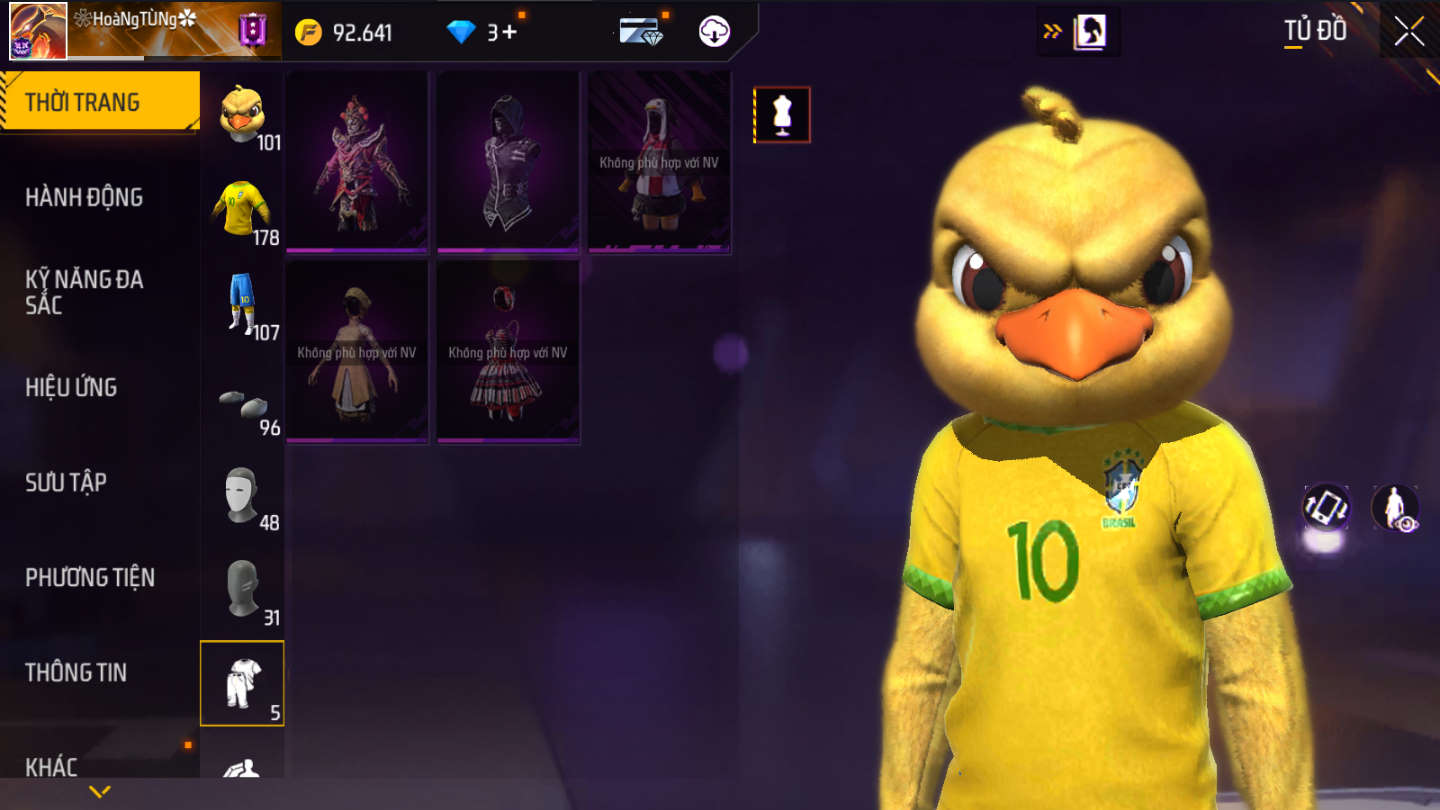This screenshot has width=1440, height=810.
Task: Click the mannequin preview icon
Action: click(x=782, y=115)
